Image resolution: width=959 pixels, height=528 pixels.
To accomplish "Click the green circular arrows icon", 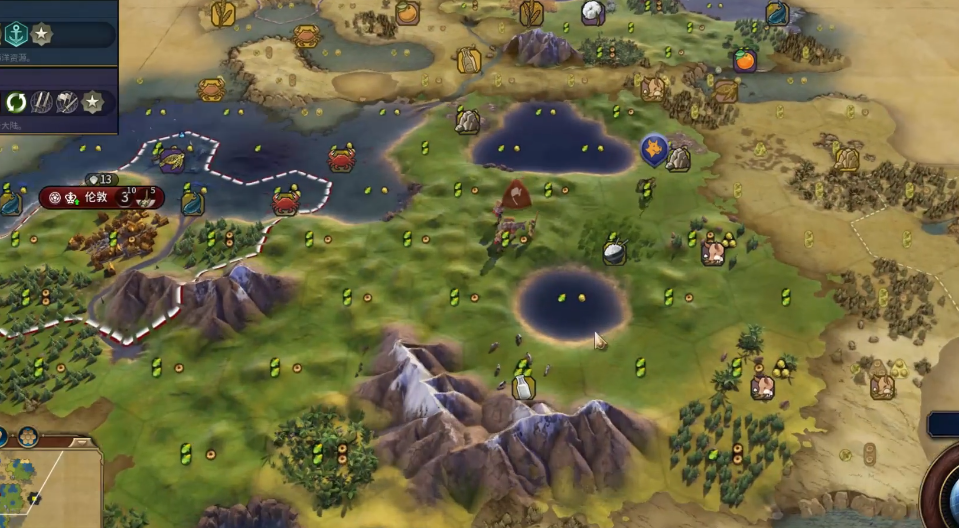I will point(16,101).
